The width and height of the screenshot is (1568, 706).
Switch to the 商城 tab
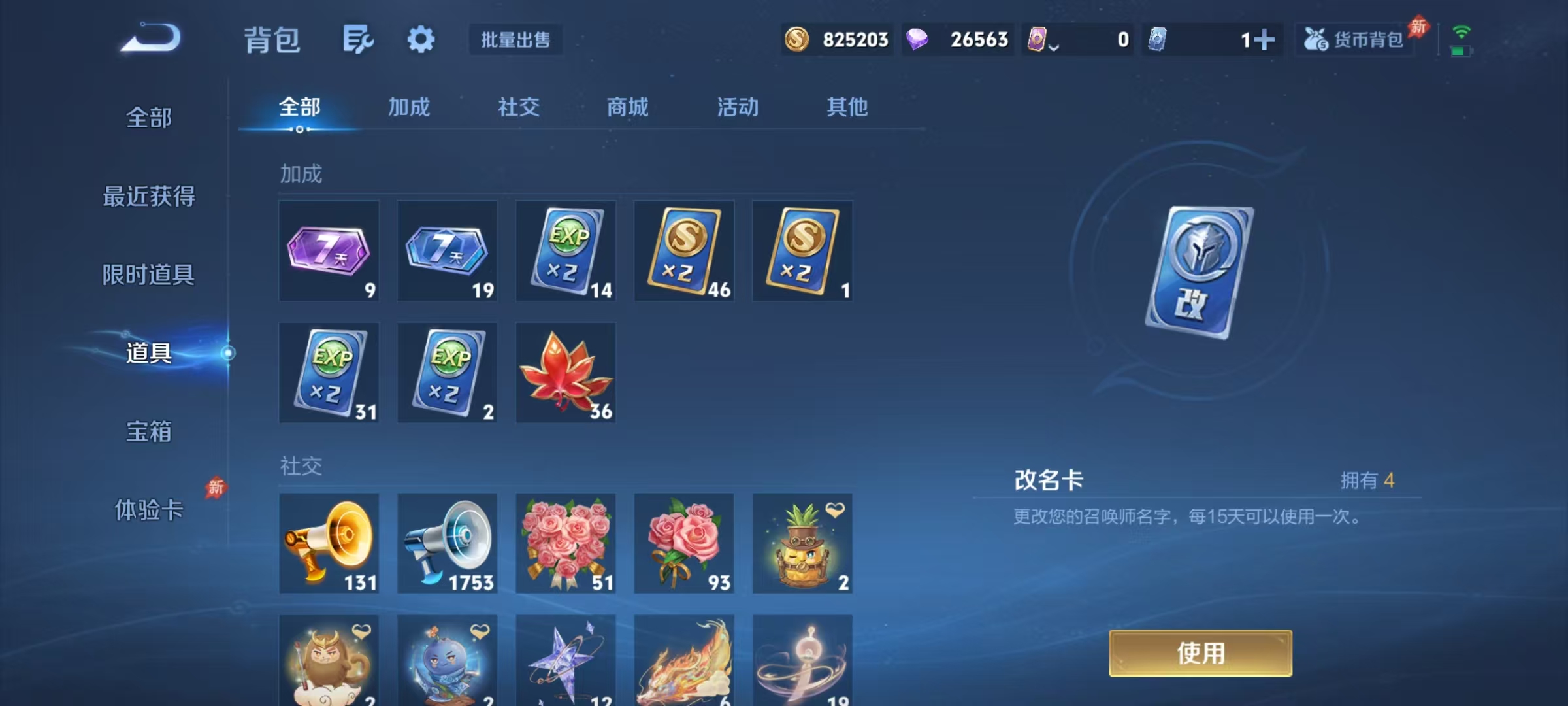(x=628, y=107)
